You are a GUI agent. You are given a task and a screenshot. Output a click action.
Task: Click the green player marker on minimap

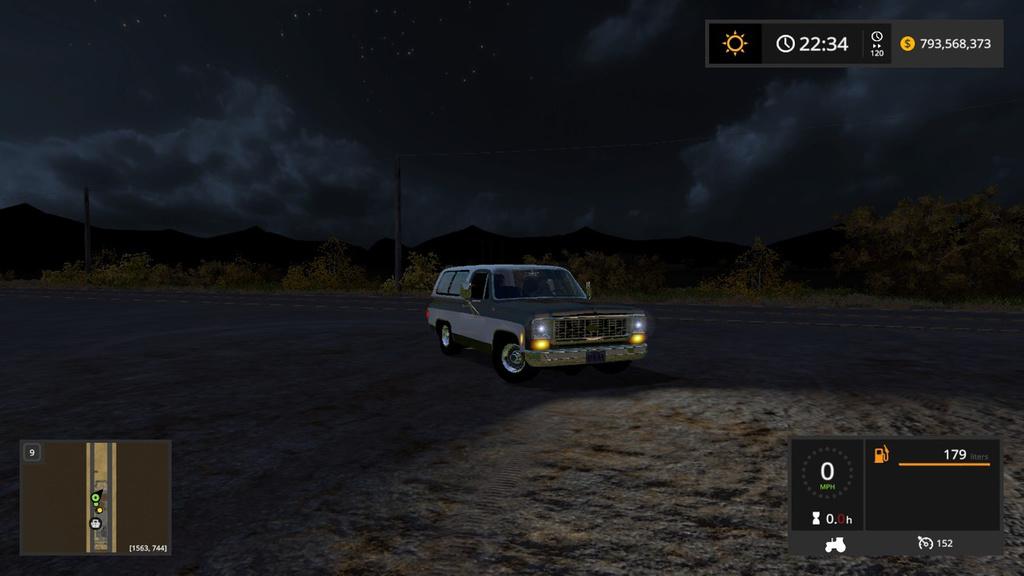point(96,498)
